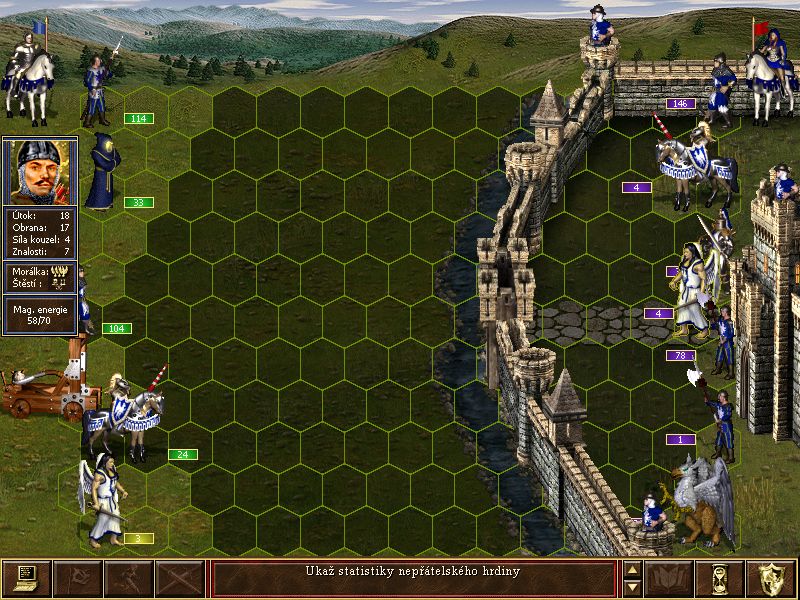This screenshot has height=600, width=800.
Task: Select the hourglass wait button
Action: click(x=721, y=578)
